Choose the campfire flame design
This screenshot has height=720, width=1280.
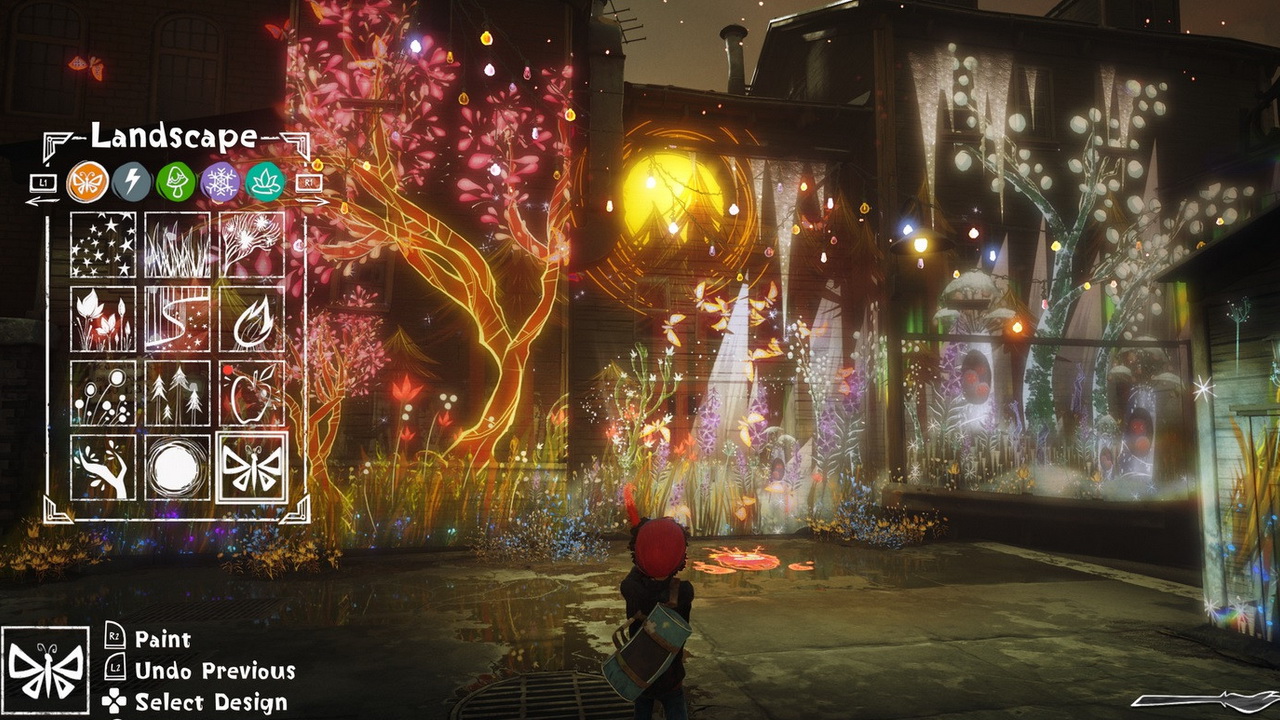tap(252, 319)
